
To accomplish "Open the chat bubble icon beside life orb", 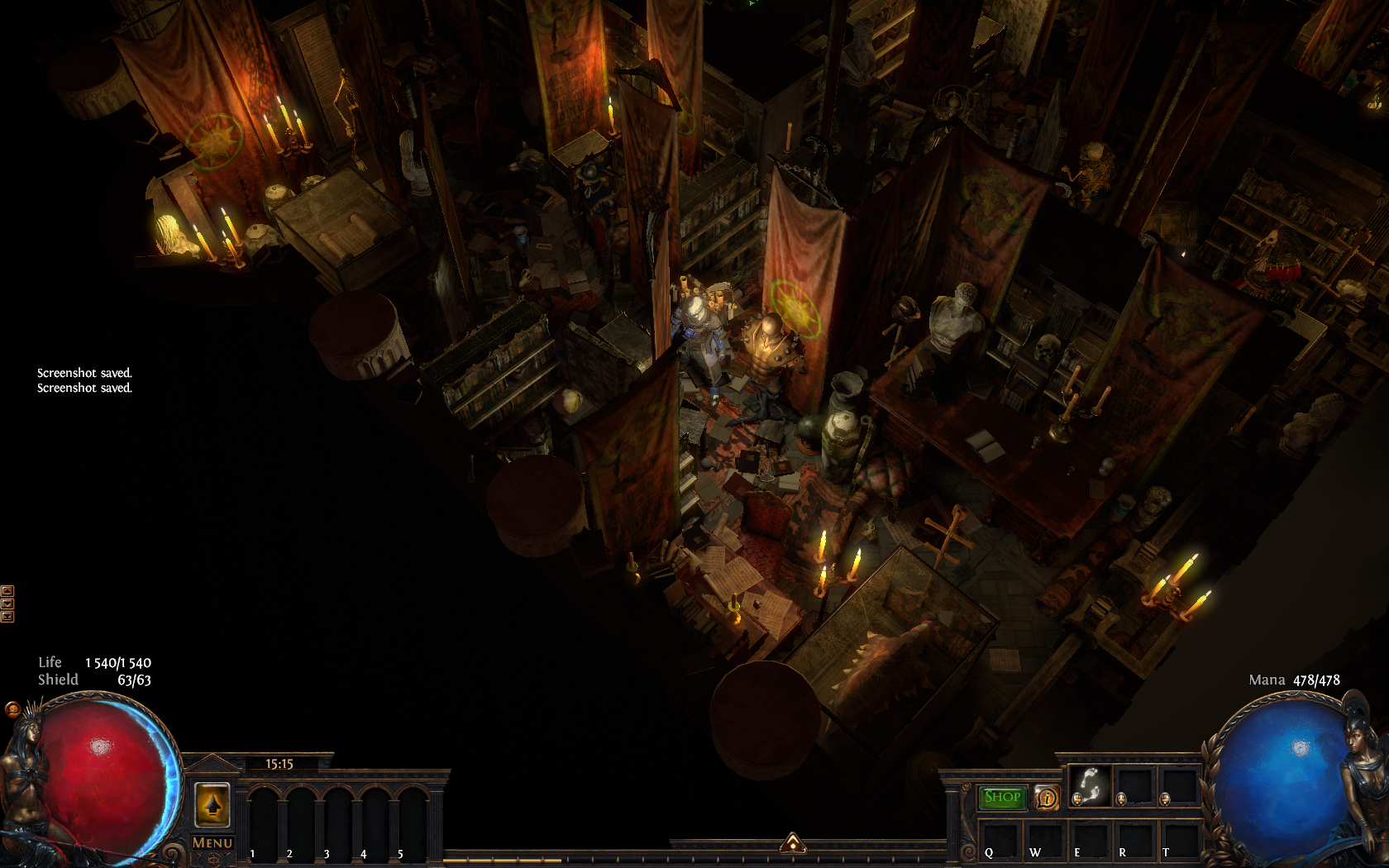I will [x=12, y=709].
